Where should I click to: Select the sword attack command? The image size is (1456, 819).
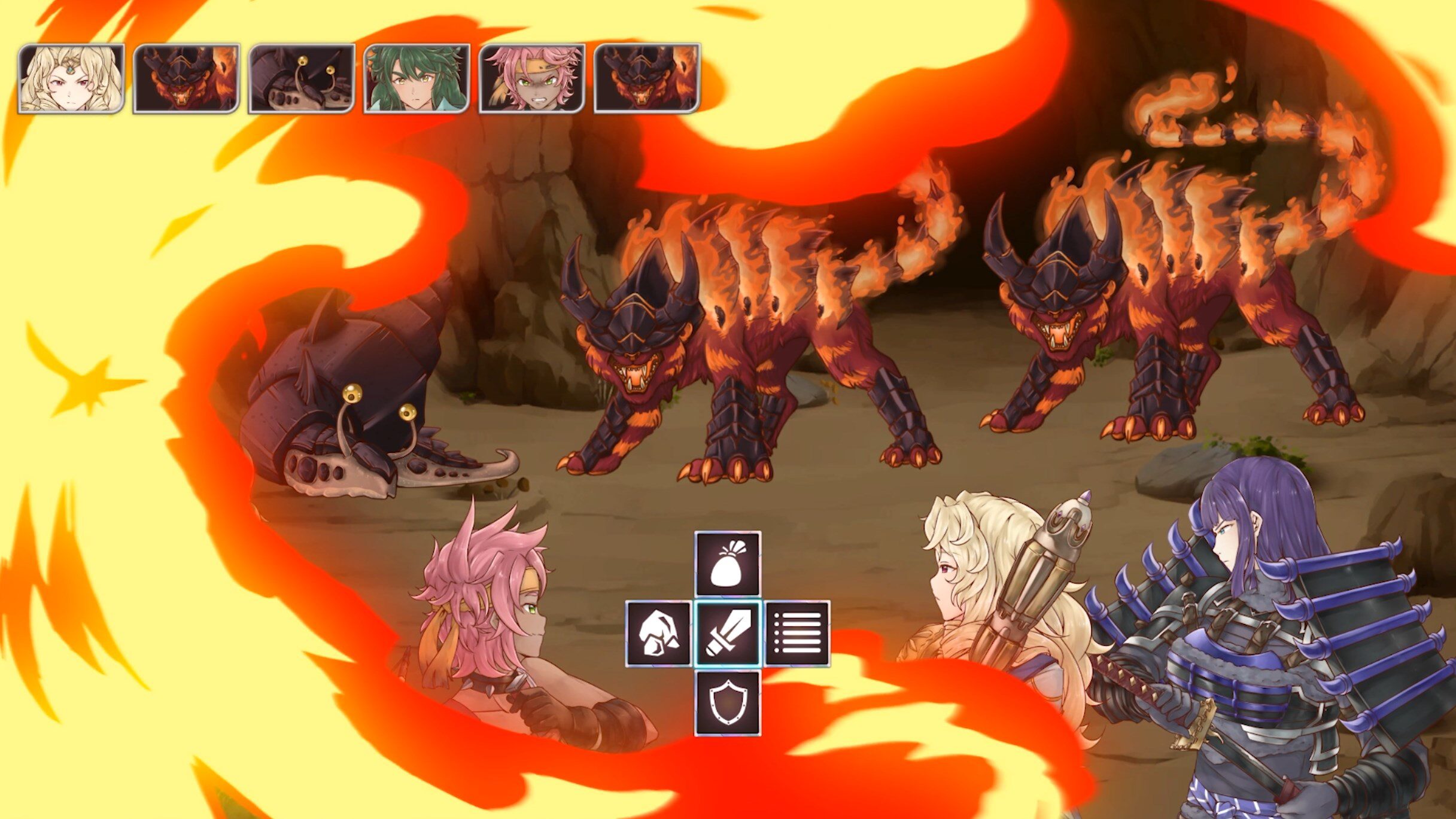click(x=727, y=634)
